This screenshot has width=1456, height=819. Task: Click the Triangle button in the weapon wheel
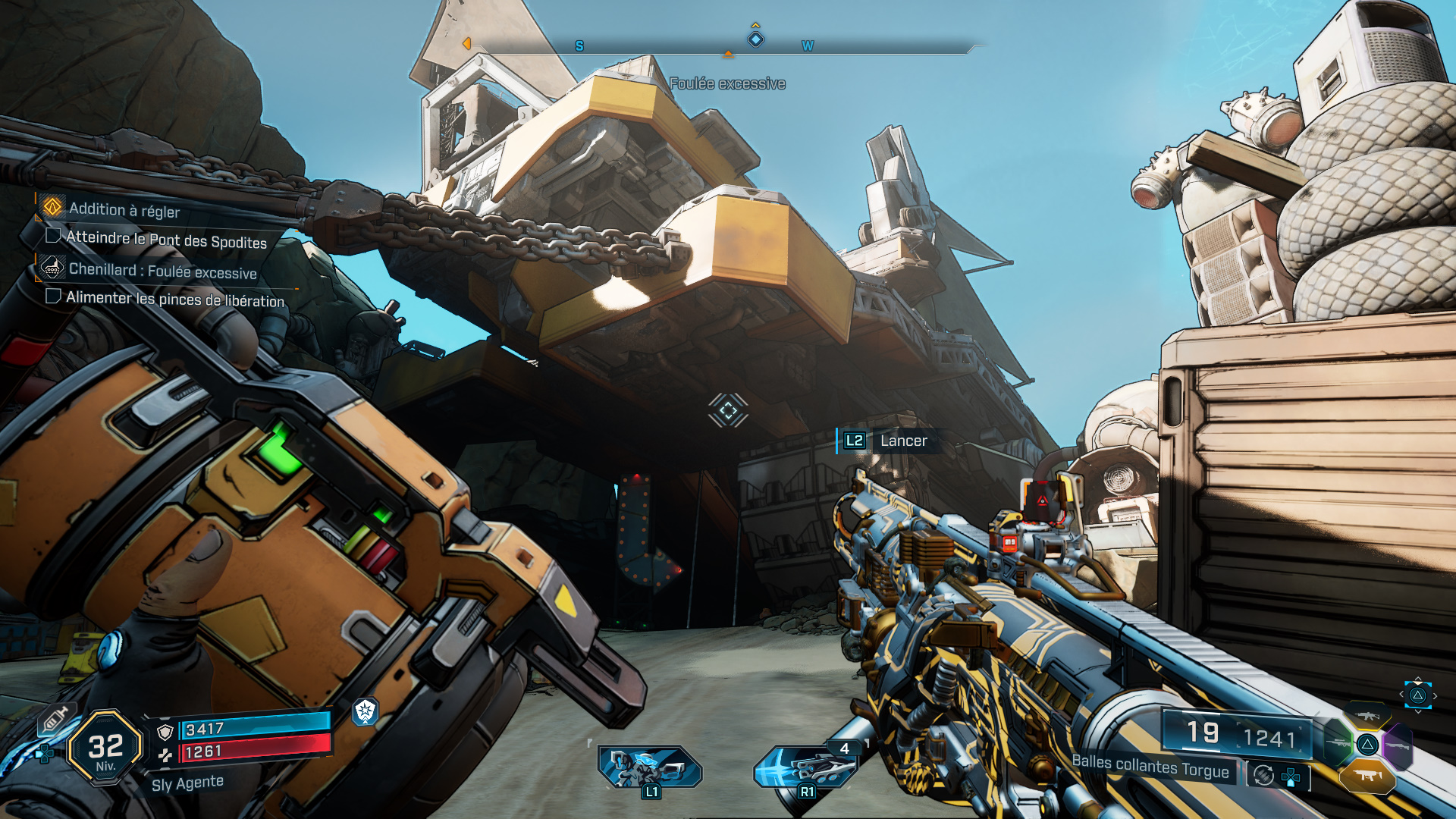(x=1367, y=745)
